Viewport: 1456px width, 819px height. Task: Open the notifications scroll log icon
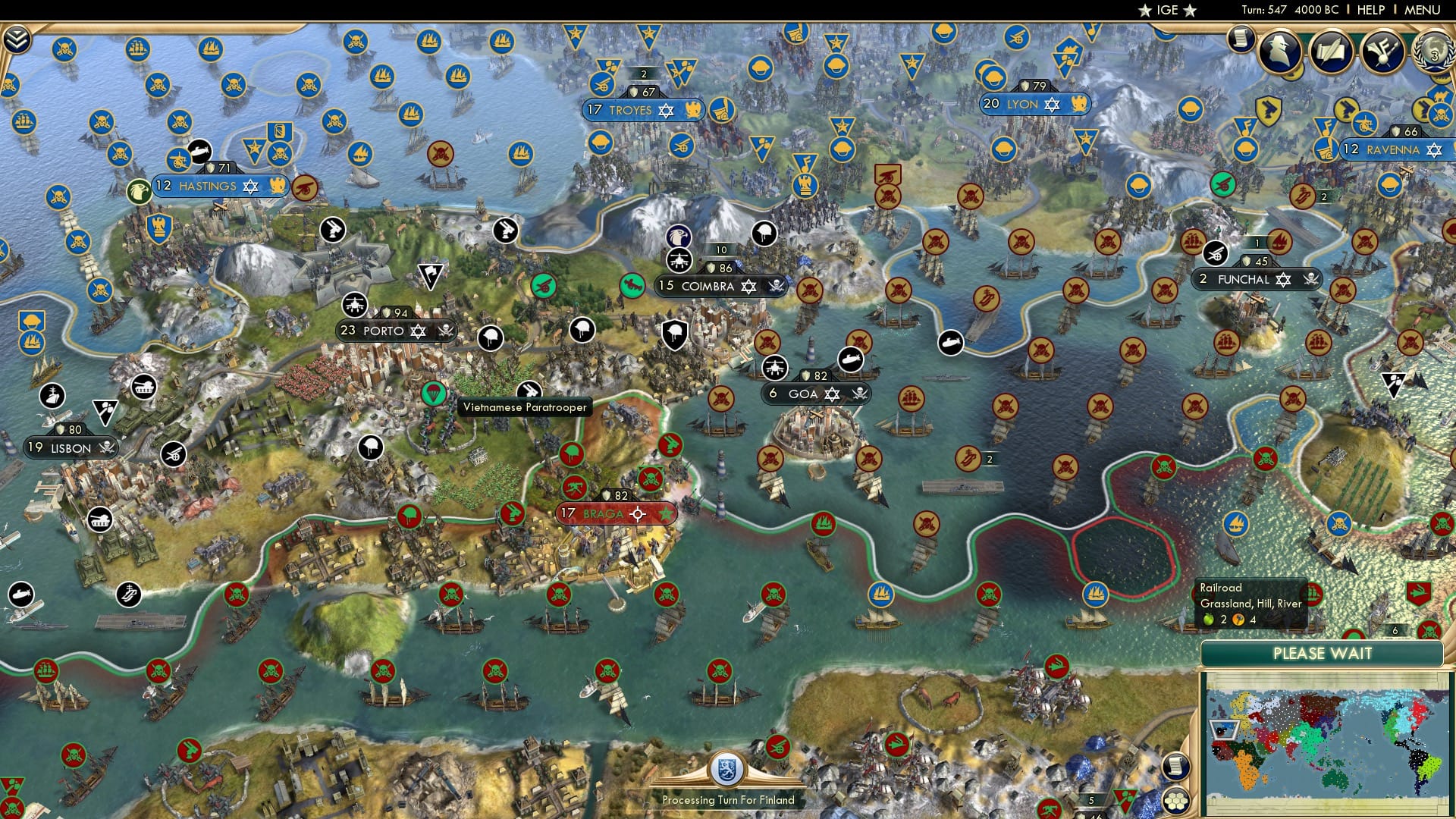click(x=1241, y=39)
